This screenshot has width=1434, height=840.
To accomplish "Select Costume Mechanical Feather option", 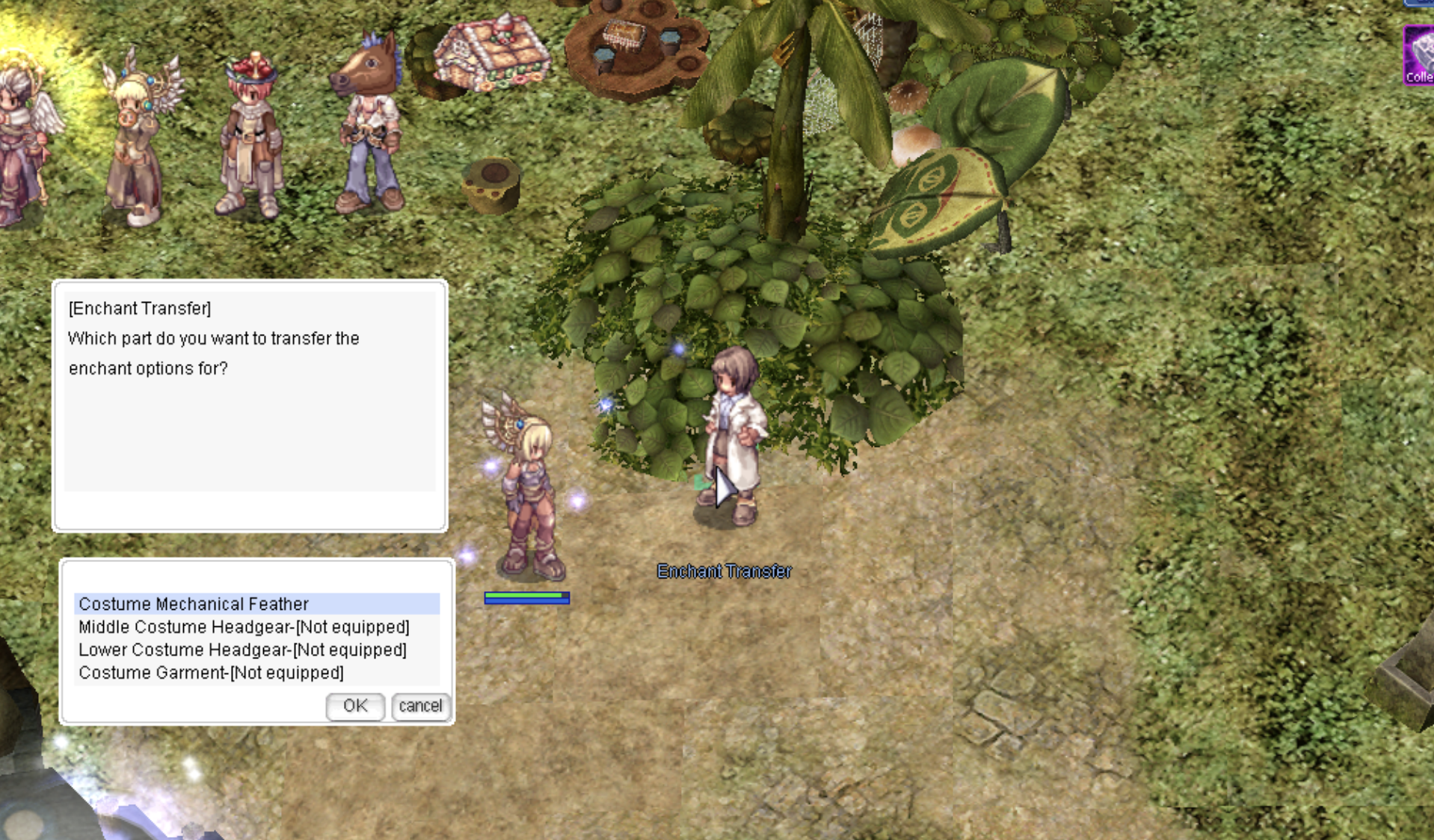I will (x=194, y=604).
